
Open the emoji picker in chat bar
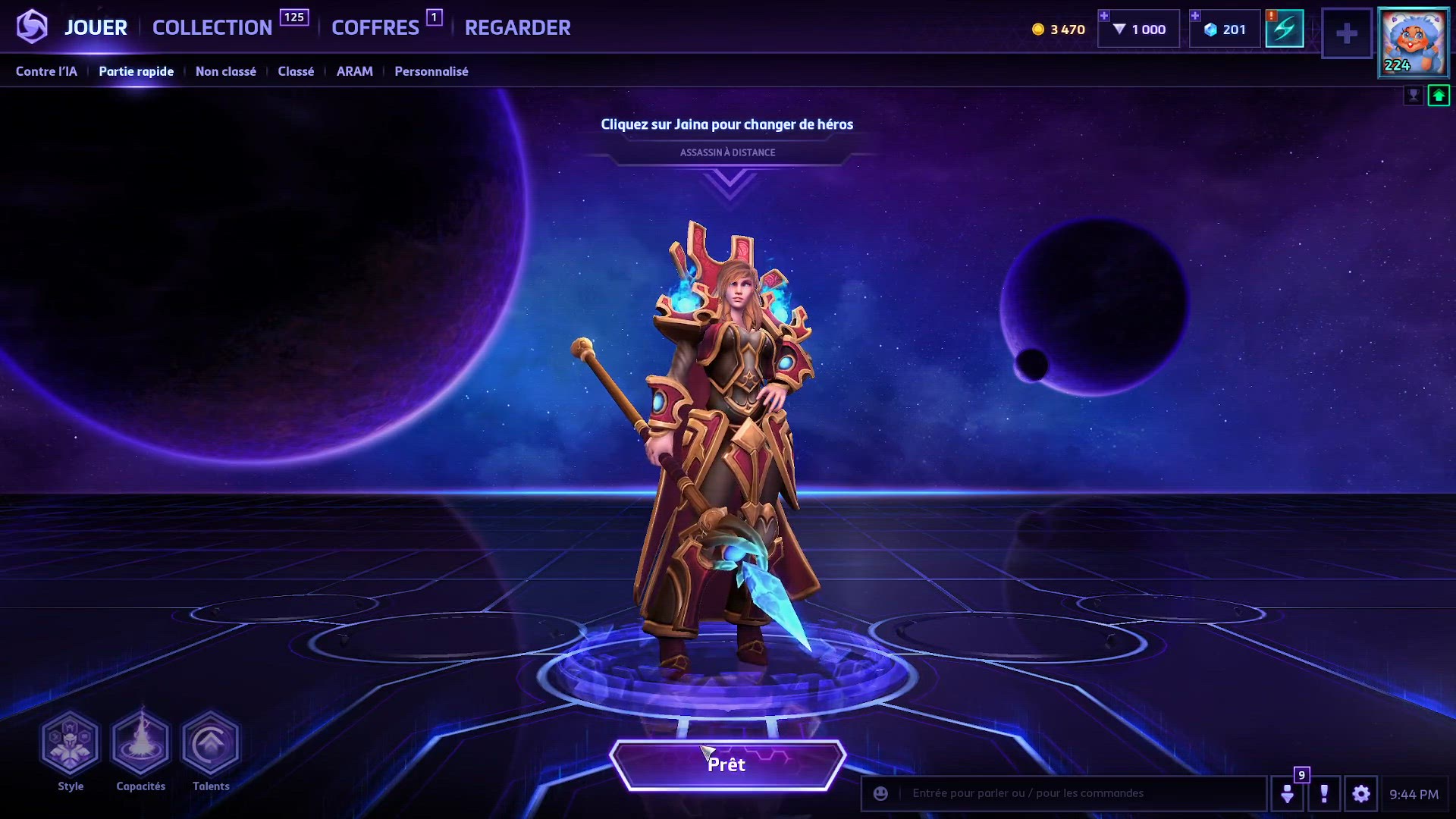879,793
